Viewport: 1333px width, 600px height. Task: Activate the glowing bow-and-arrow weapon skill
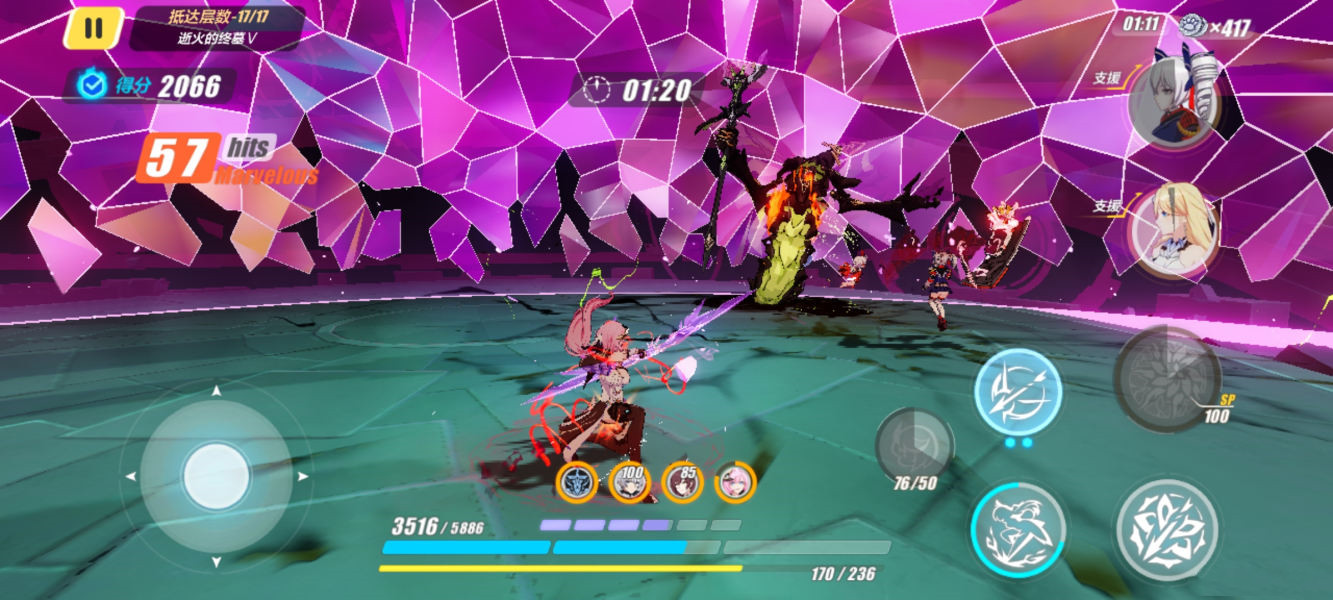[x=1018, y=392]
